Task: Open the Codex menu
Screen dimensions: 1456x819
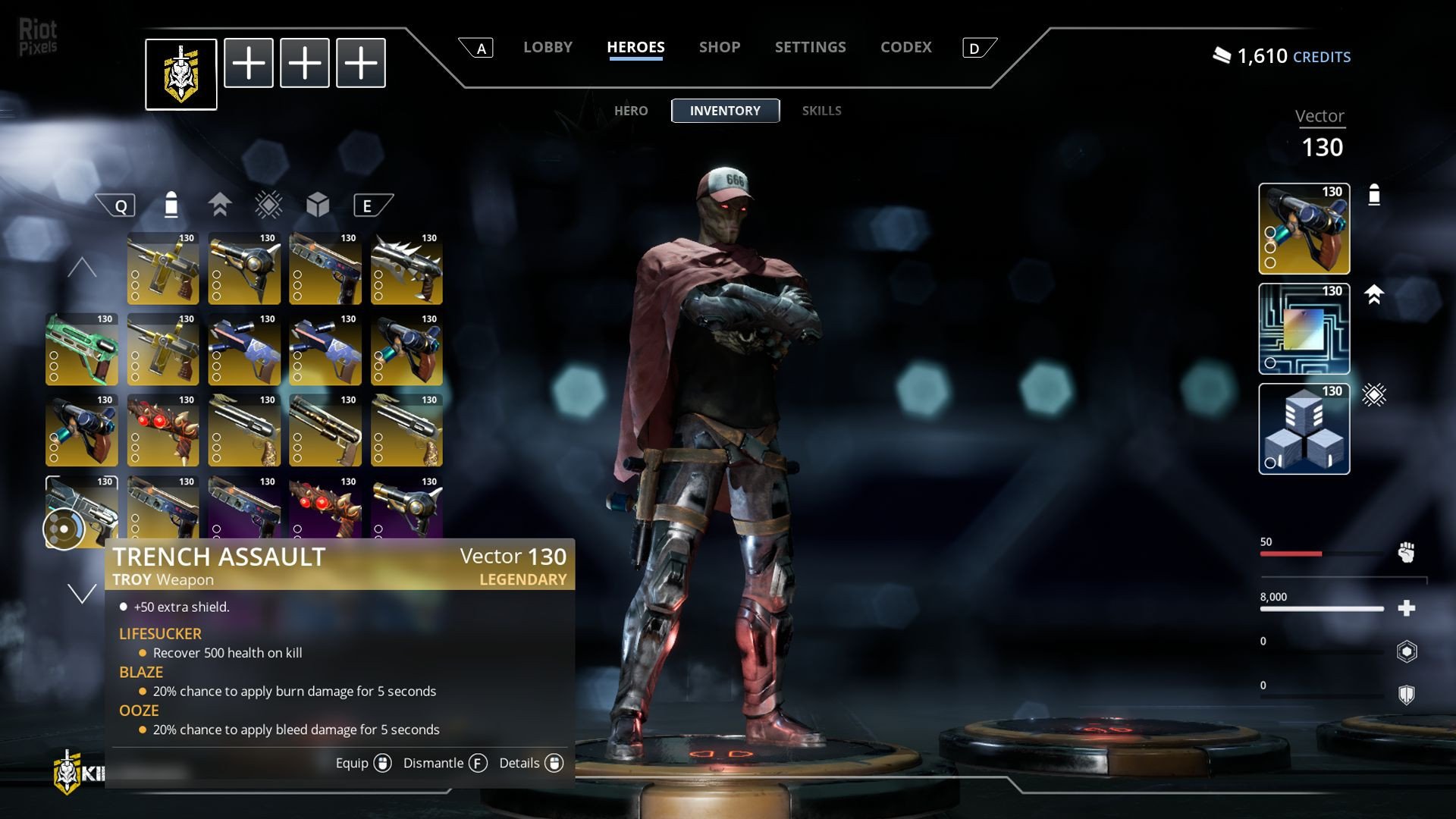Action: click(x=905, y=47)
